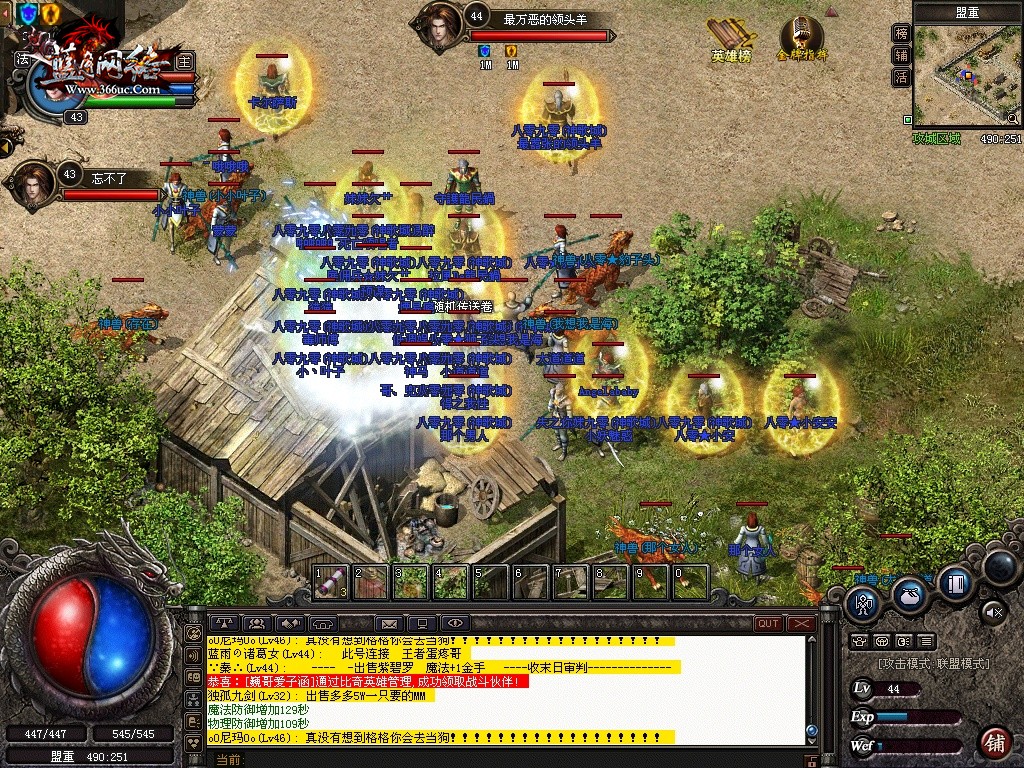Click the OUT button above chat
This screenshot has height=768, width=1024.
(768, 624)
